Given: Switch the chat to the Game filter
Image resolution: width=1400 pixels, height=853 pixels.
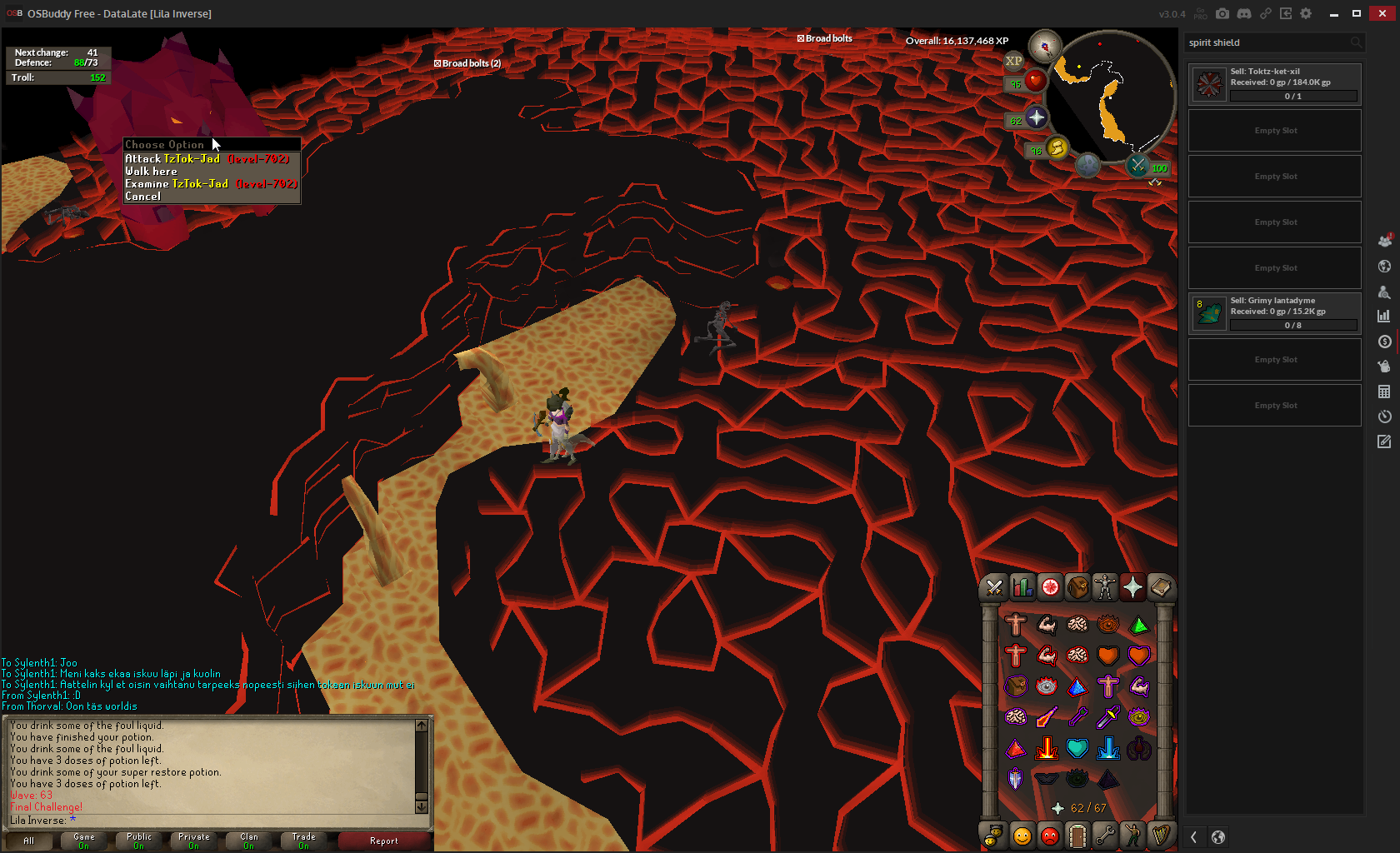Looking at the screenshot, I should point(84,841).
